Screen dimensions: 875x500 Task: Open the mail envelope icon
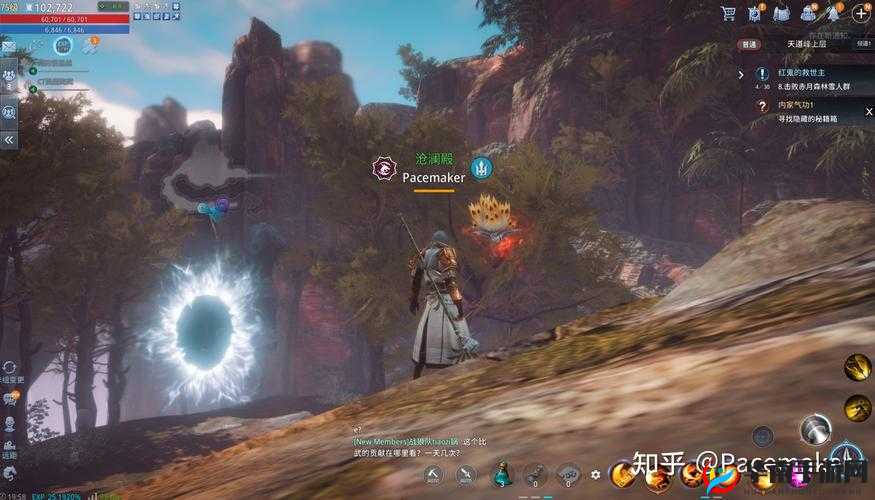pyautogui.click(x=8, y=46)
